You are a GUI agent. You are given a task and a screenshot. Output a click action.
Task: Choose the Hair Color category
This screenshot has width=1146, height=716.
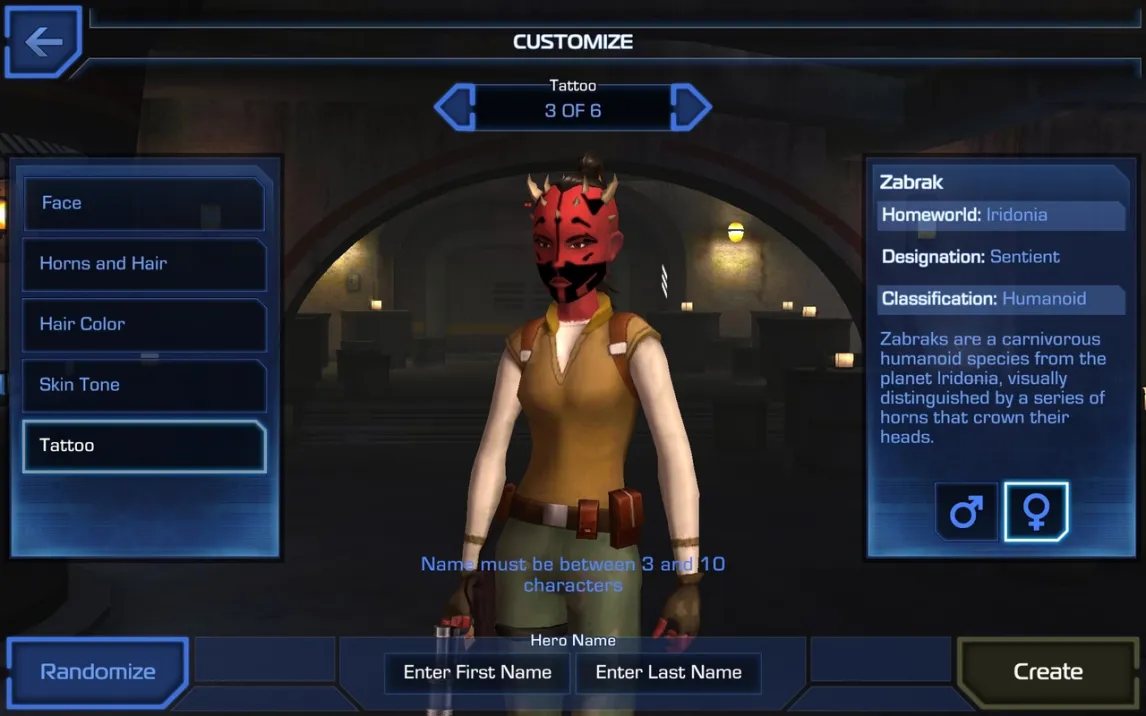click(144, 325)
